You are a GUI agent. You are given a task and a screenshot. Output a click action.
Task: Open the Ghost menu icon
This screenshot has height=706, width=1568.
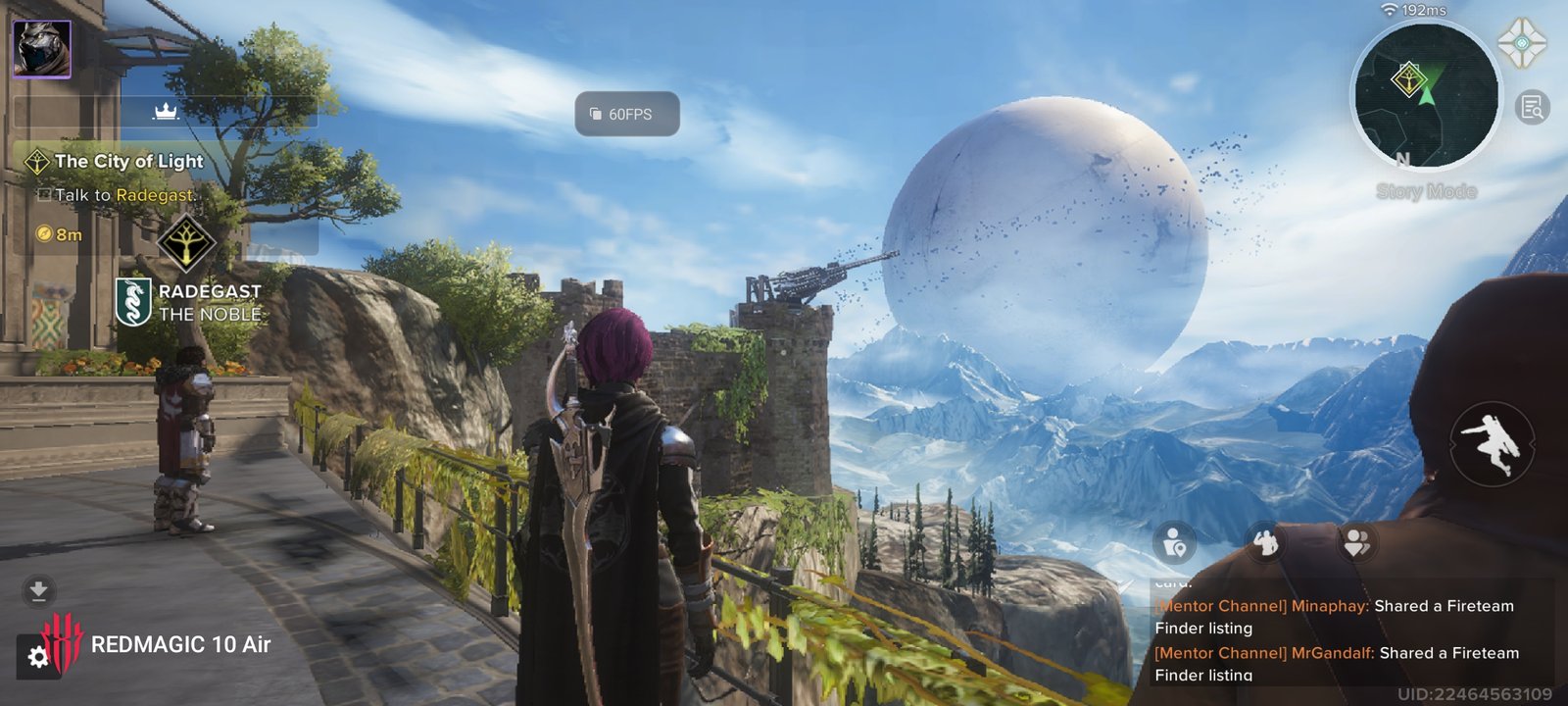coord(1521,44)
